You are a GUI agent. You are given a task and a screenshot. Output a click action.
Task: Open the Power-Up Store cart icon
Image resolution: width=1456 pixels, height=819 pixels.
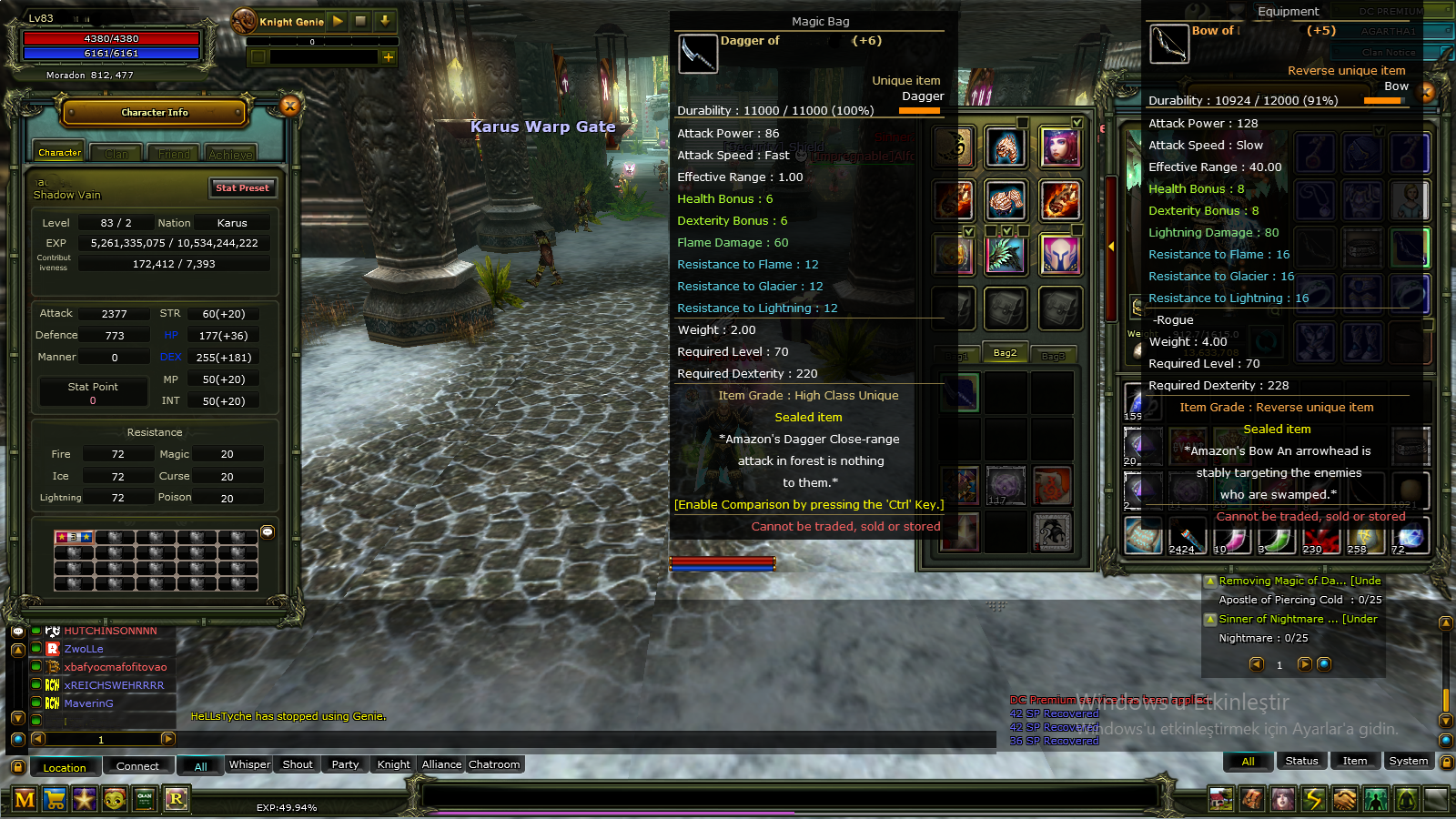point(54,800)
